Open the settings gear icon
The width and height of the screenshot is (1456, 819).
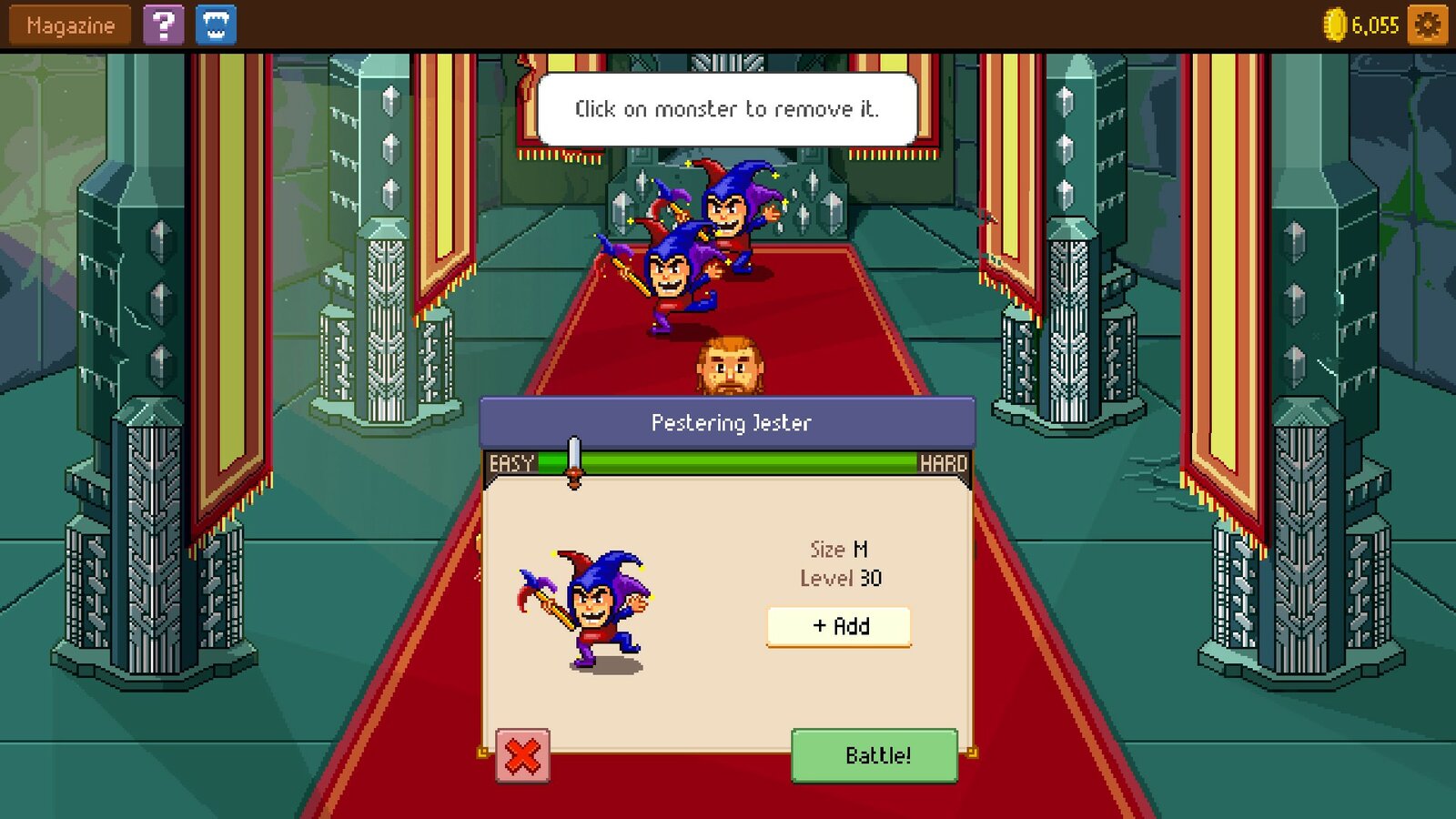[x=1428, y=25]
